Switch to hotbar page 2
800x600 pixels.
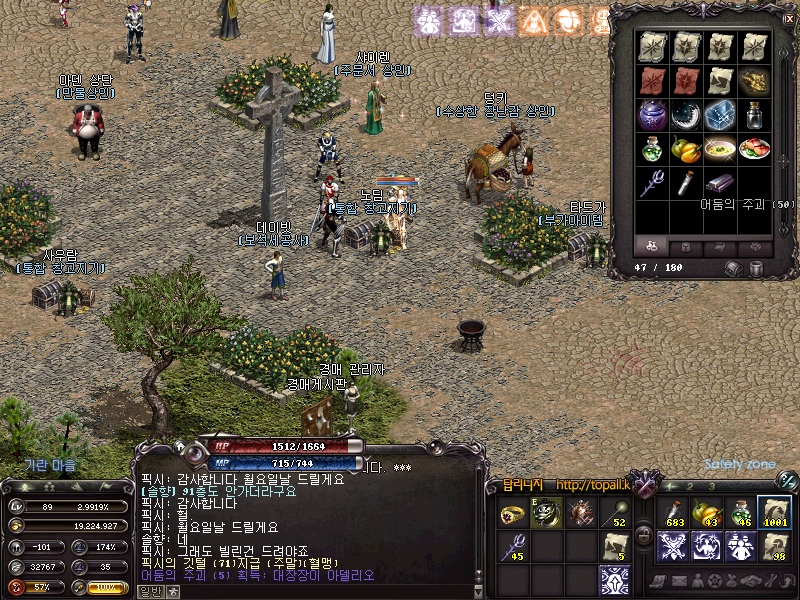tap(691, 486)
